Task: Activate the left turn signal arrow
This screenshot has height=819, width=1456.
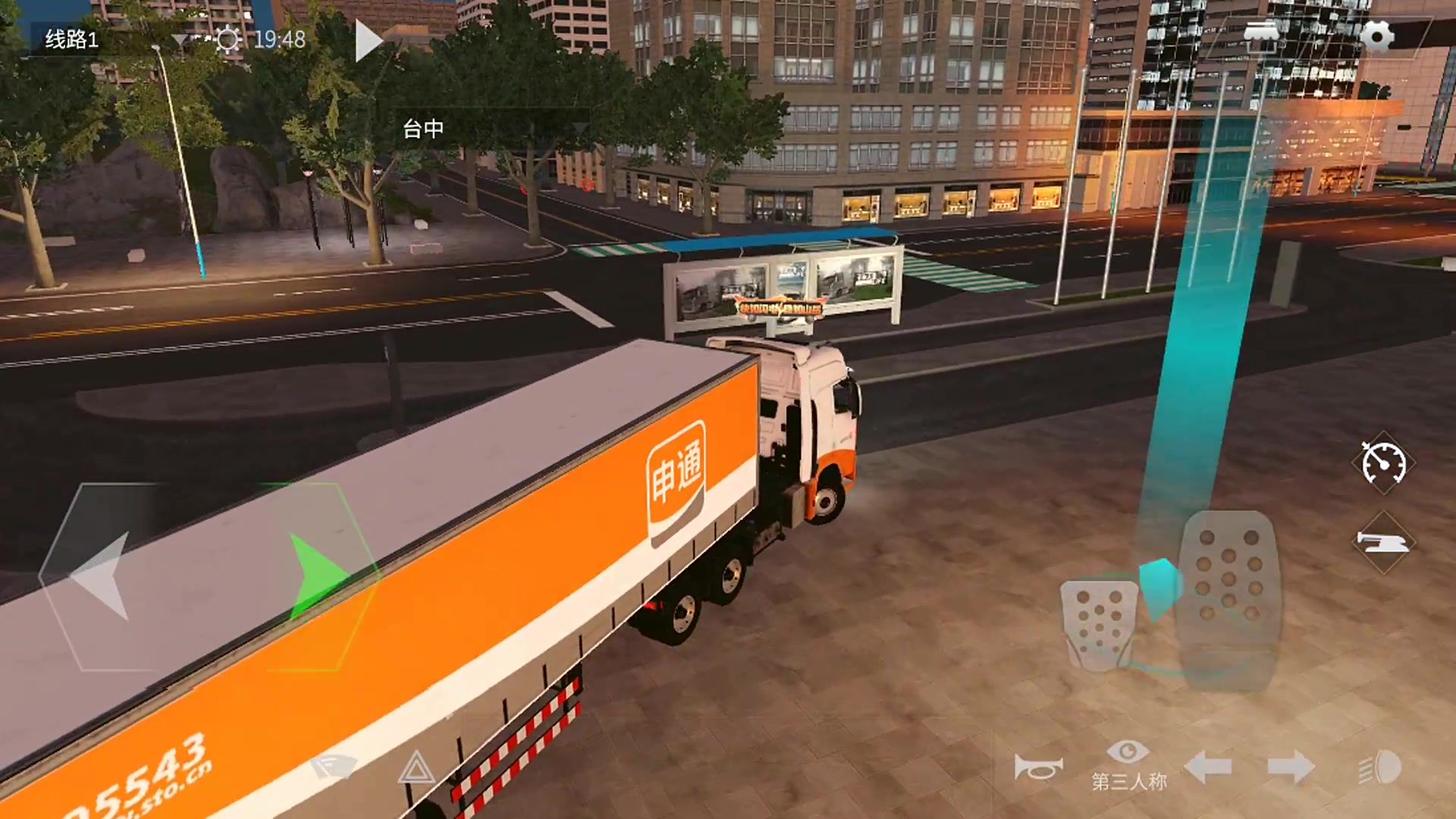Action: click(1207, 767)
